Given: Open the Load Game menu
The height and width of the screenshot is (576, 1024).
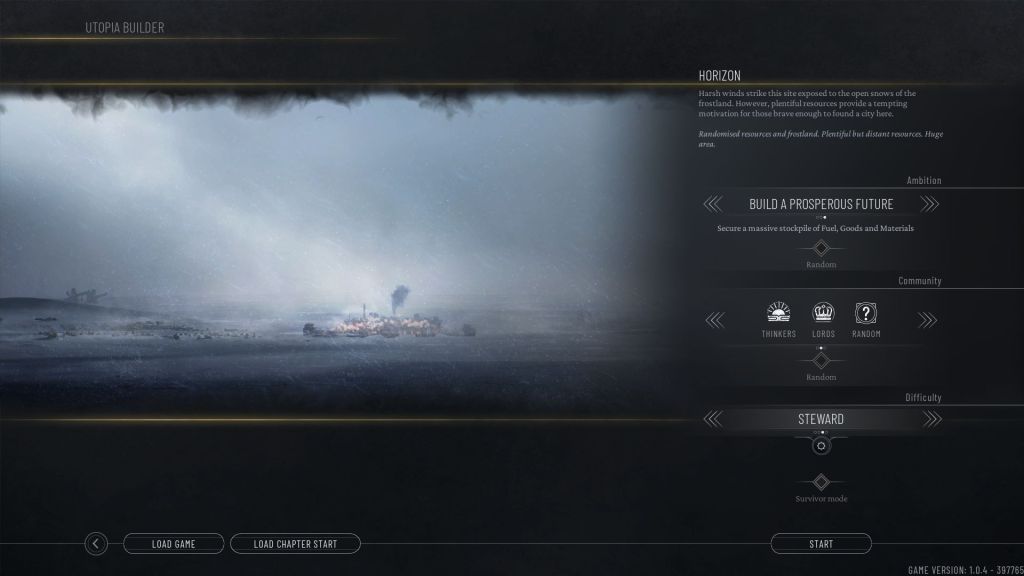Looking at the screenshot, I should tap(173, 544).
